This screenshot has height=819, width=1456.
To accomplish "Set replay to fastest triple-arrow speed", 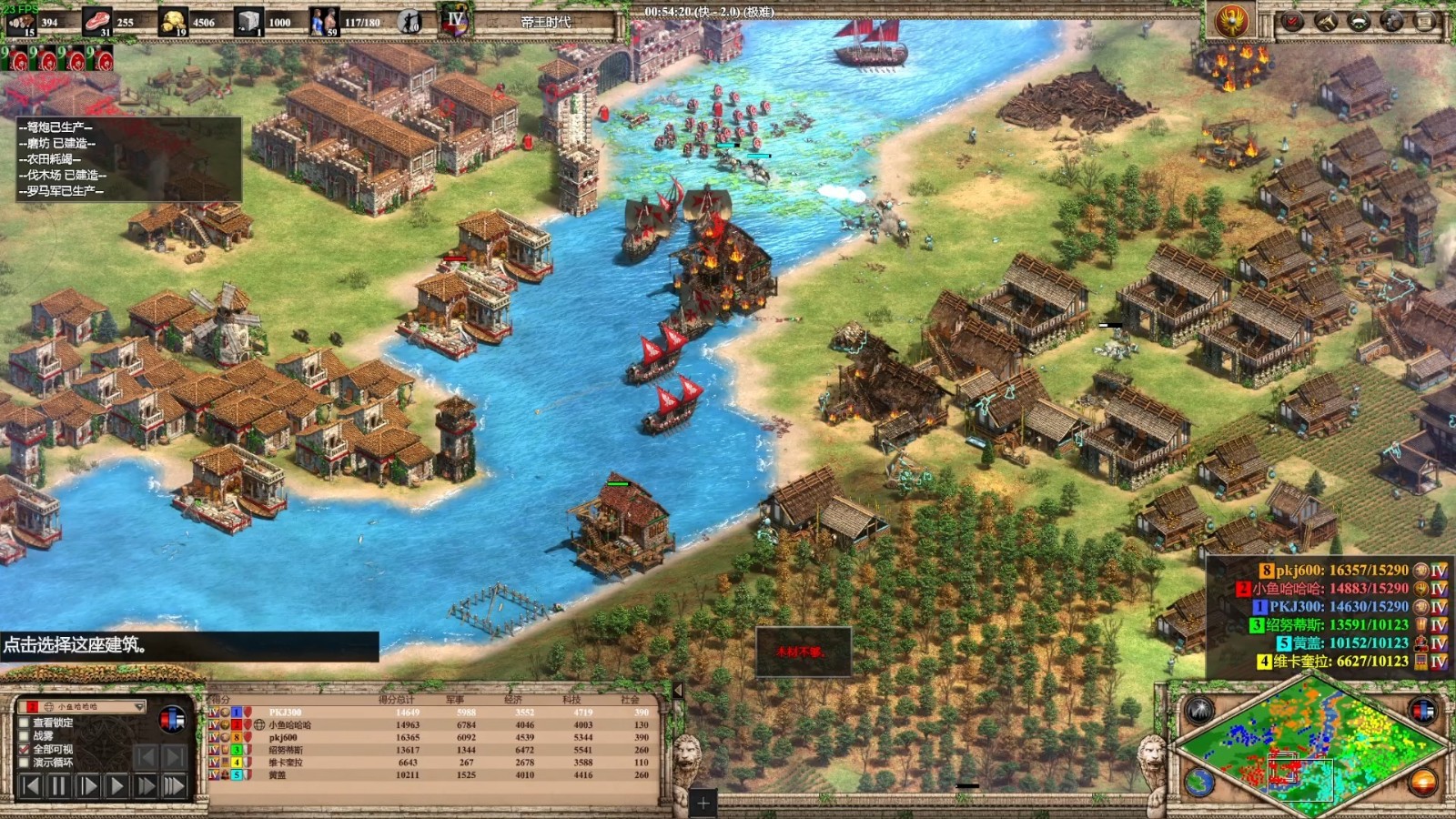I will click(174, 785).
